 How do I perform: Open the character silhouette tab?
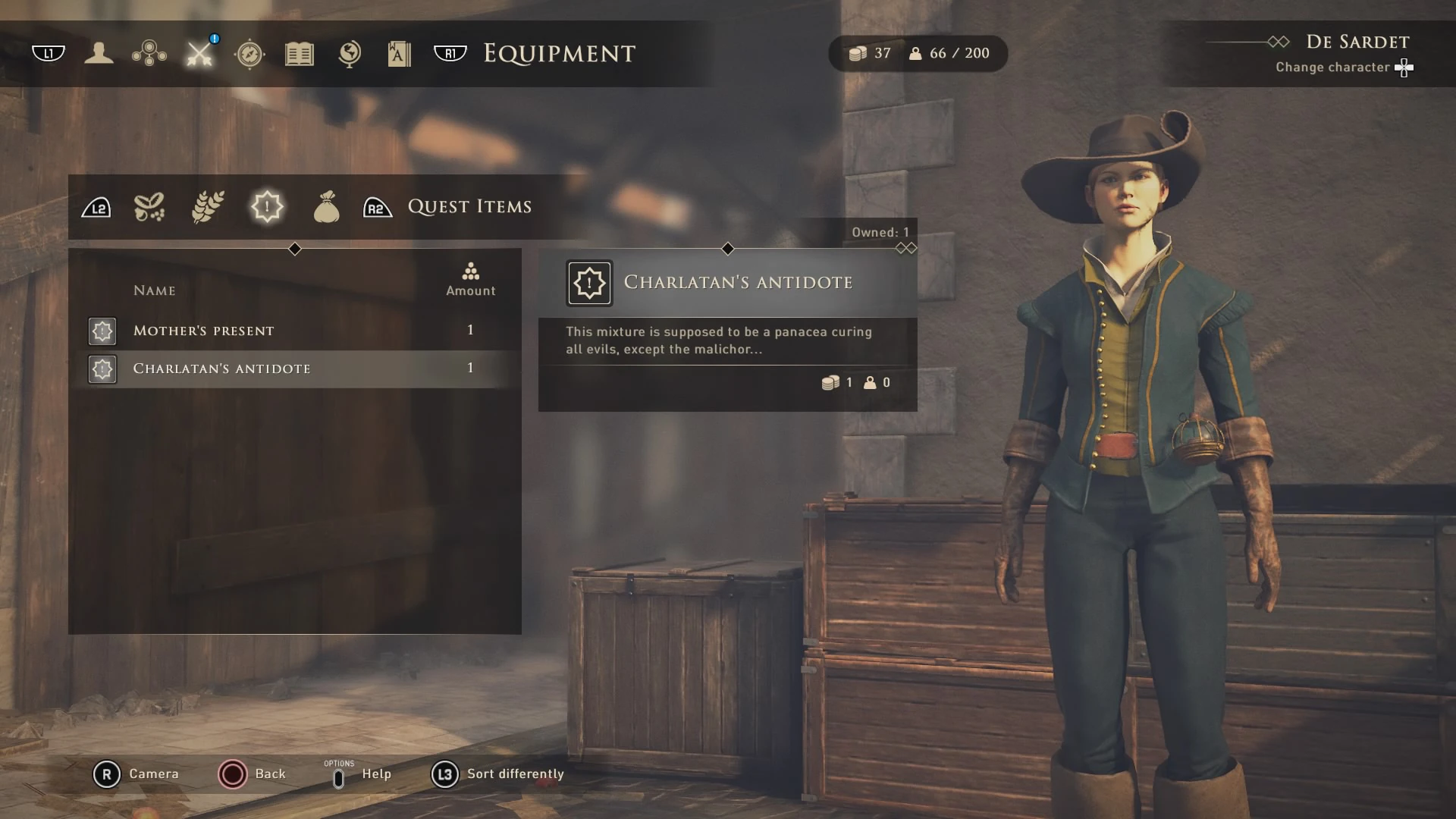(99, 53)
